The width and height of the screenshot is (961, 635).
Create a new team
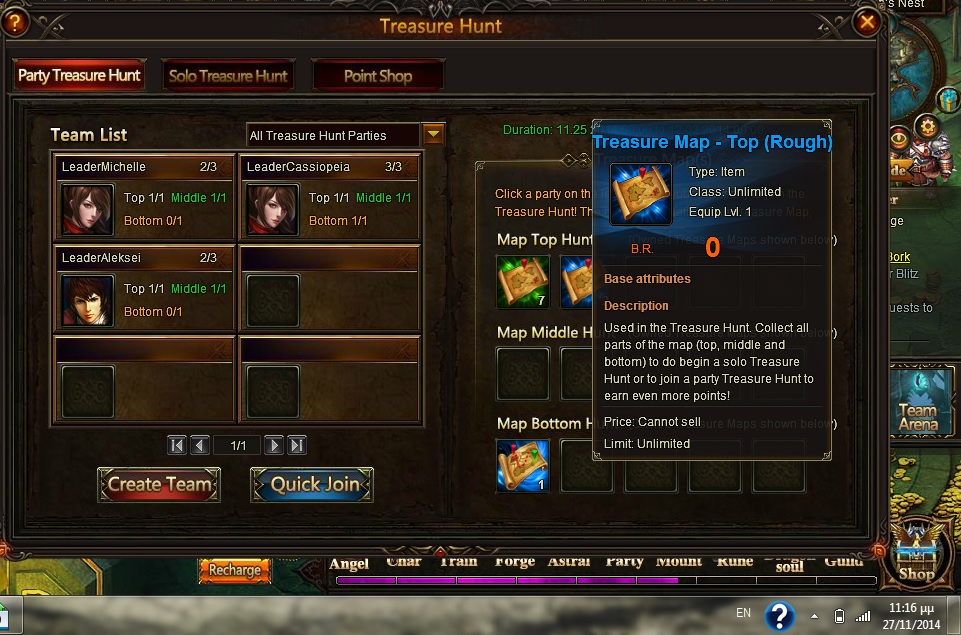[159, 485]
